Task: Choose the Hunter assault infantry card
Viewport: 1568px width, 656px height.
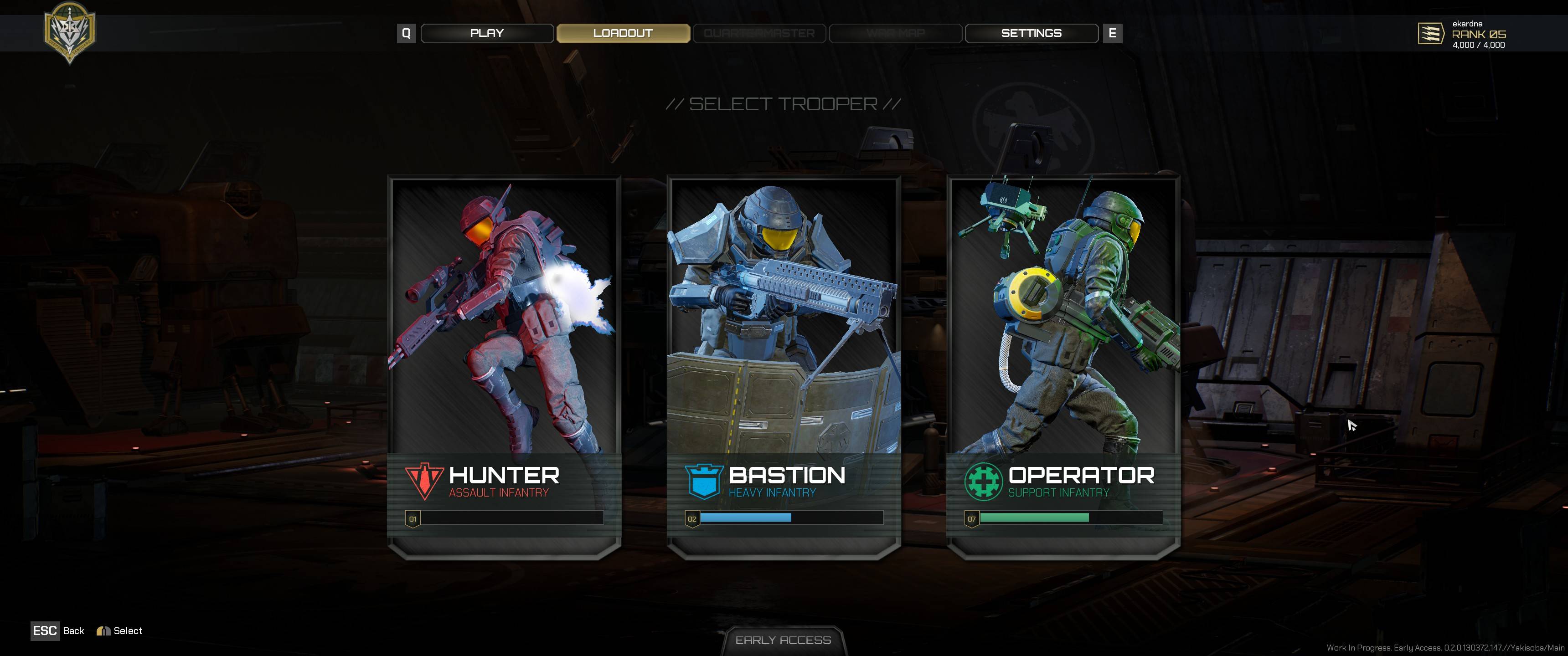Action: (504, 365)
